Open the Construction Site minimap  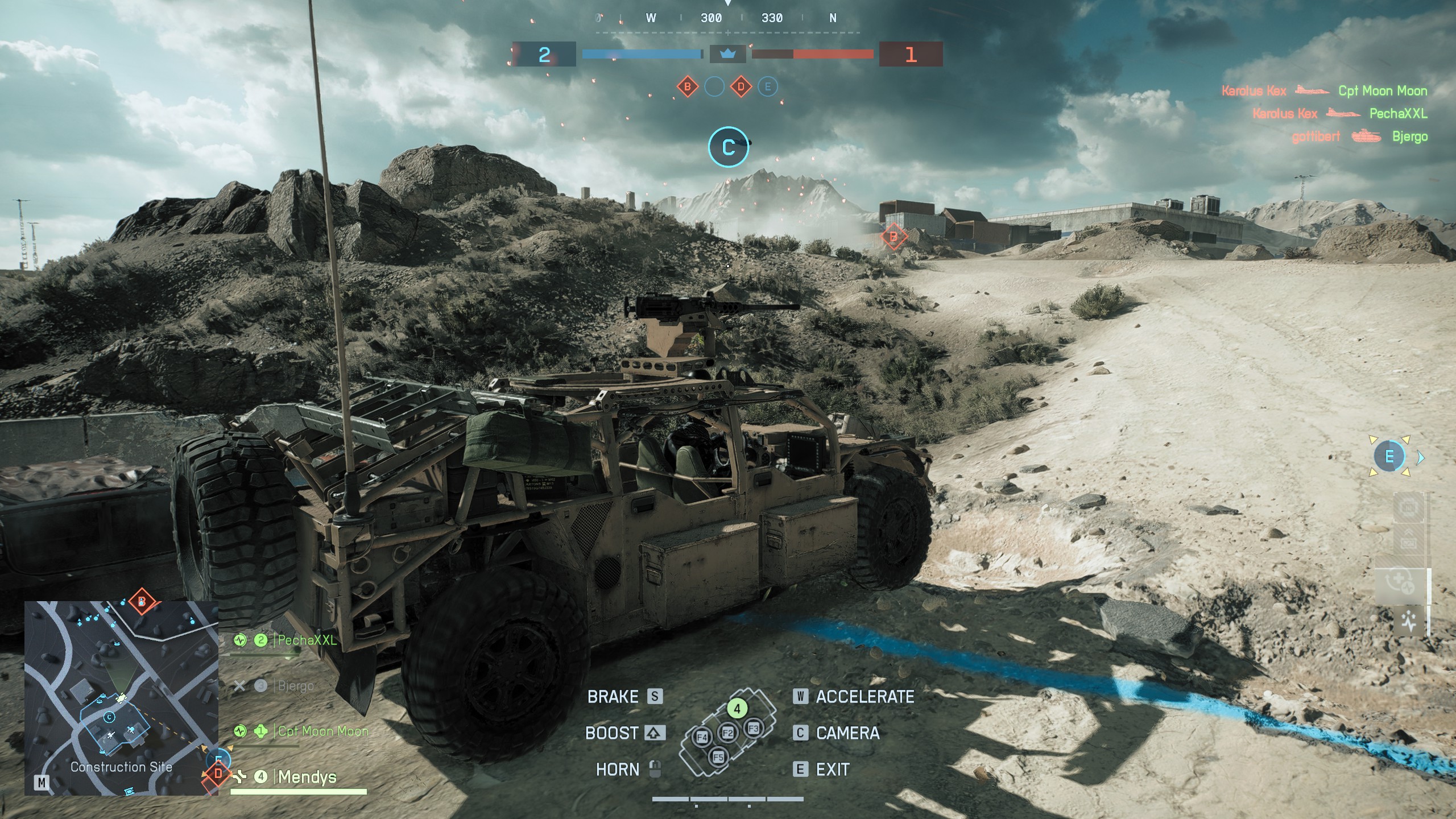121,697
